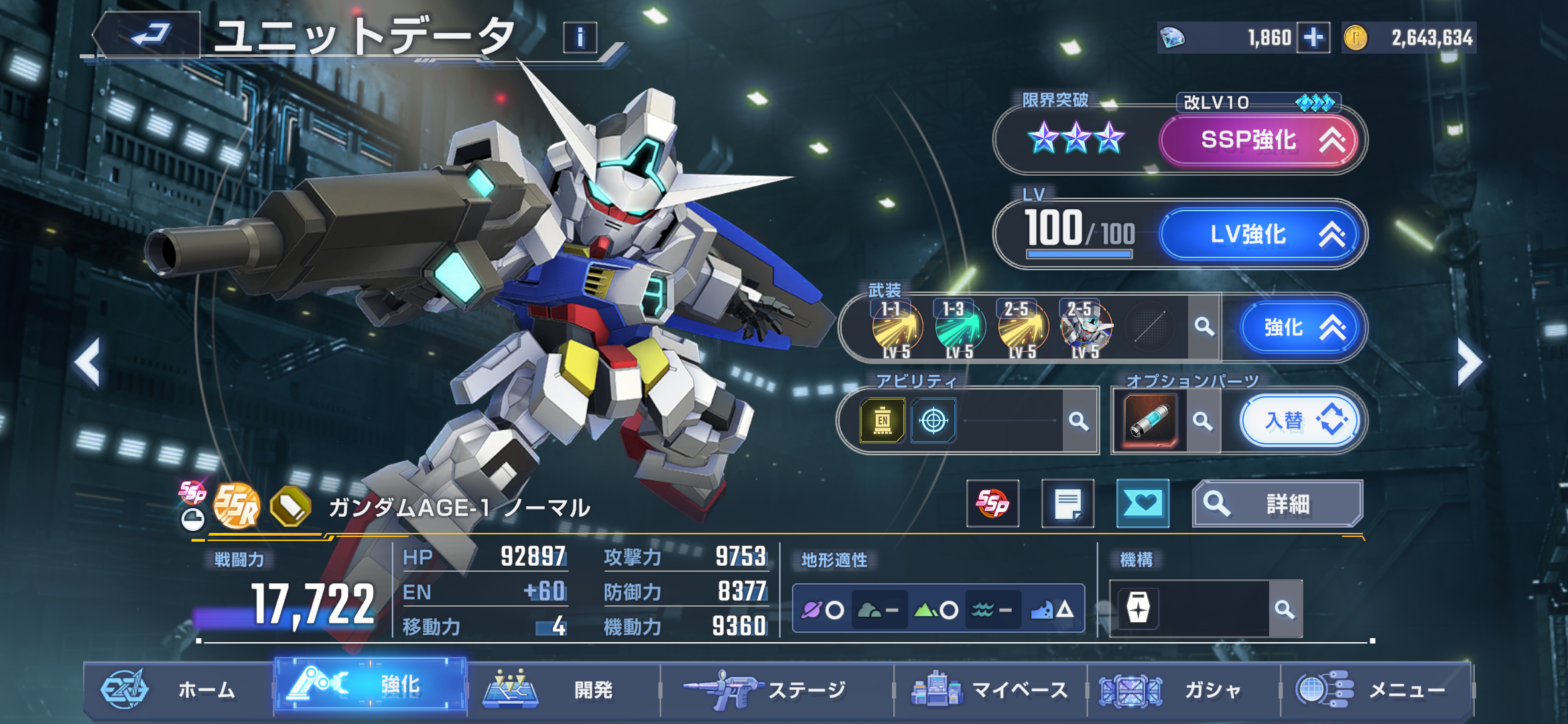Inspect weapons with the 武装 magnifier

click(x=1204, y=327)
